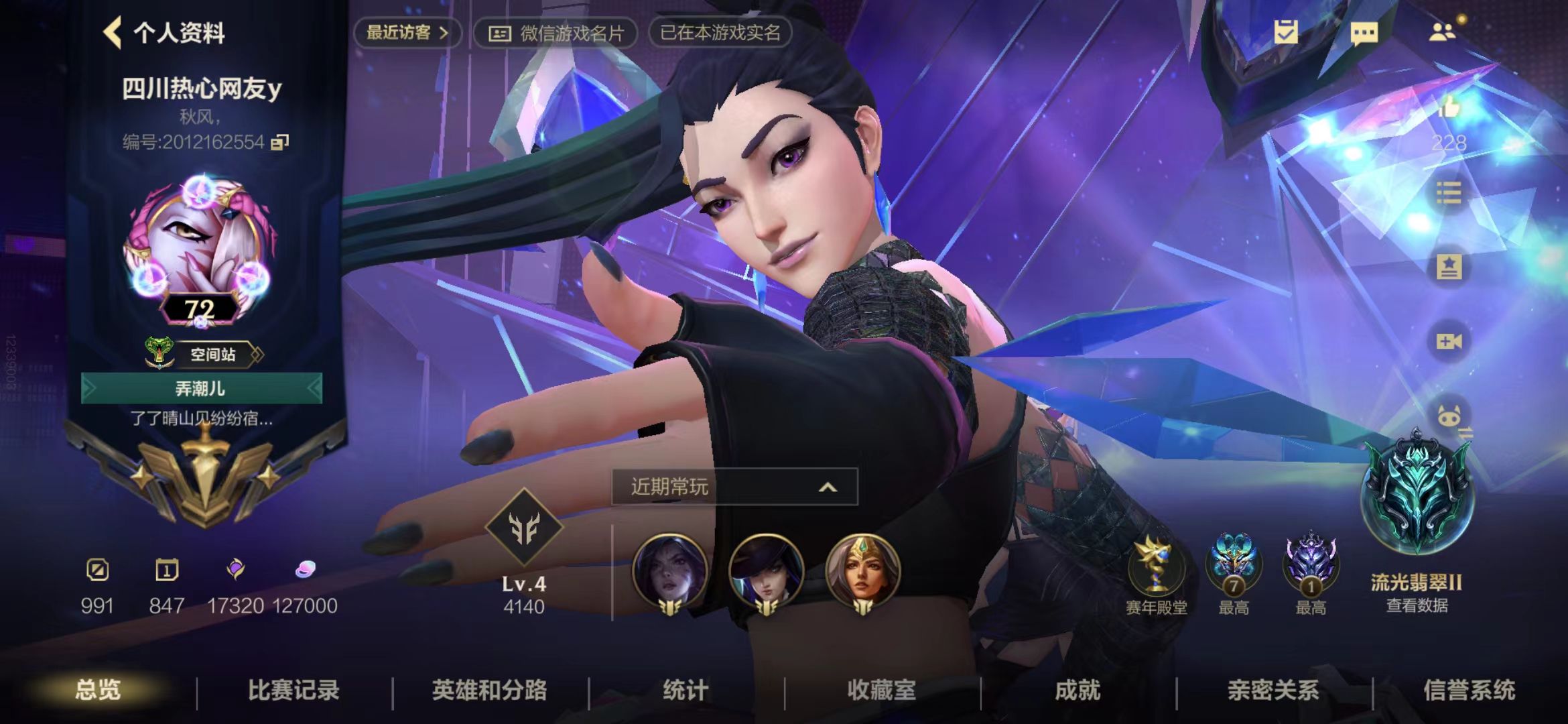1568x724 pixels.
Task: Select the 总览 overview tab
Action: [x=98, y=690]
